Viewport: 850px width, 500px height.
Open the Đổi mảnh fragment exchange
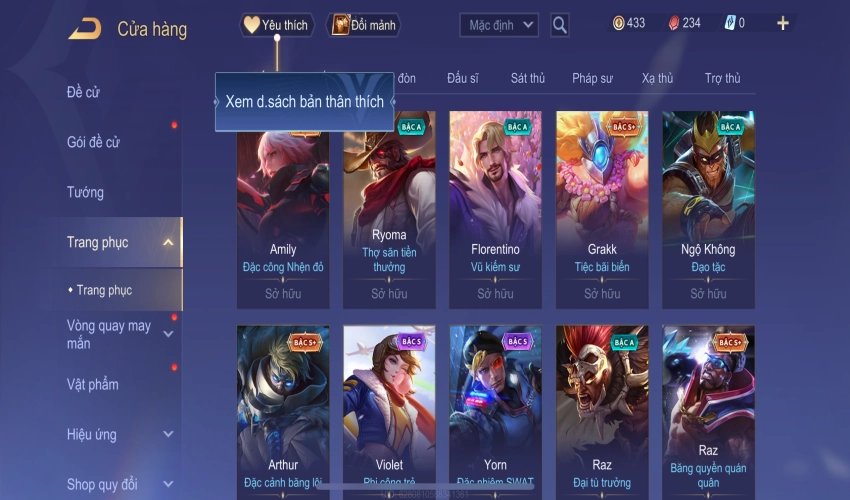(356, 25)
